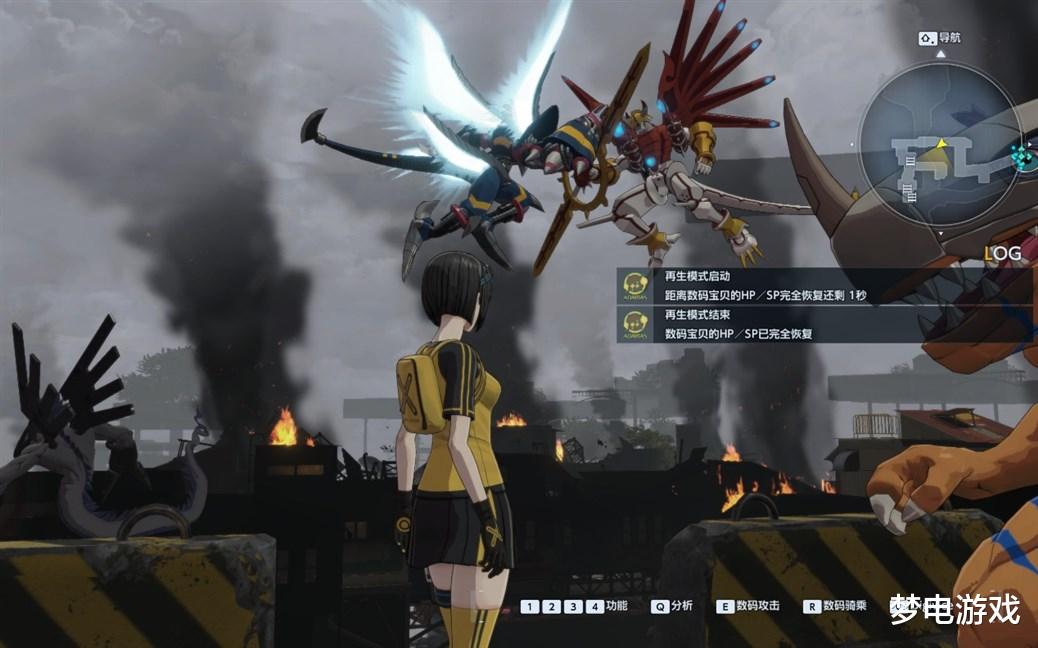Open the LOG panel
Screen dimensions: 1038x648
pos(1002,254)
